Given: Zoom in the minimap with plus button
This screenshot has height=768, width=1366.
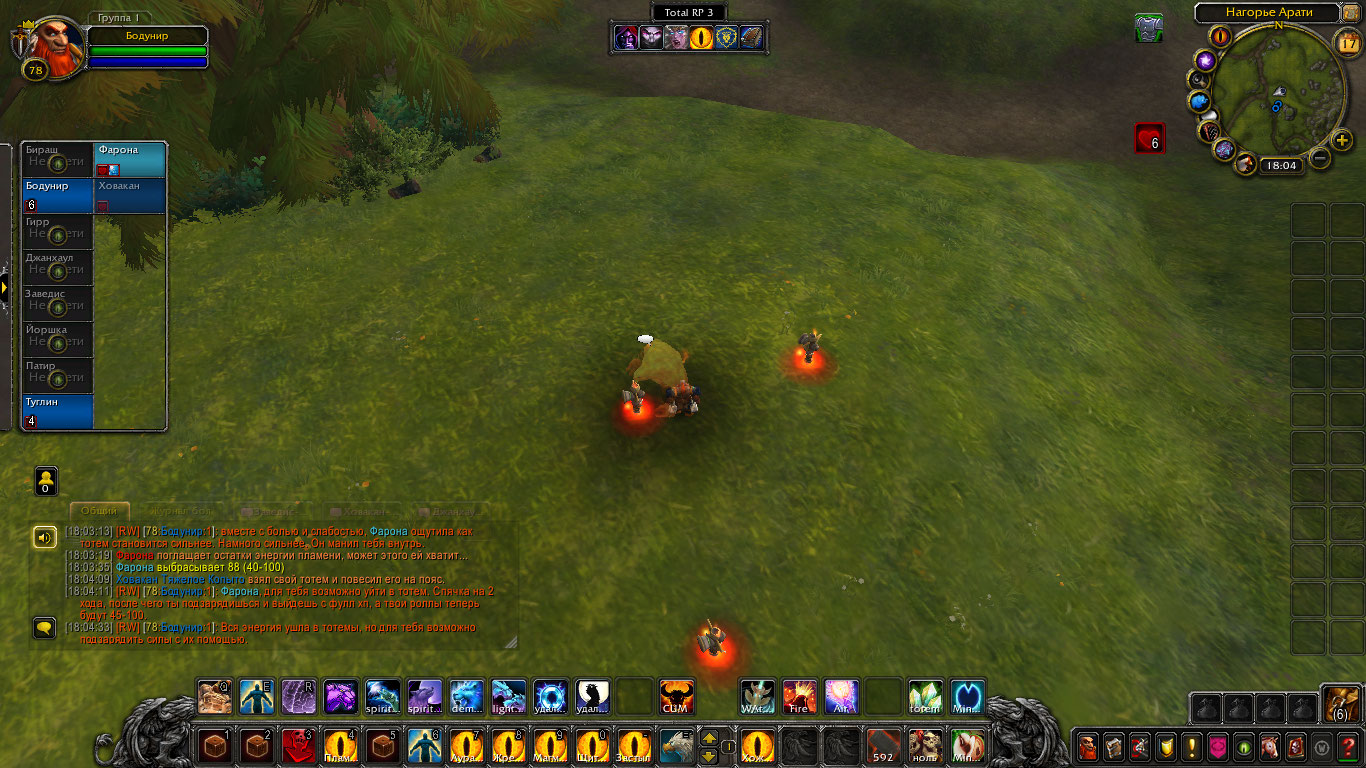Looking at the screenshot, I should coord(1343,139).
